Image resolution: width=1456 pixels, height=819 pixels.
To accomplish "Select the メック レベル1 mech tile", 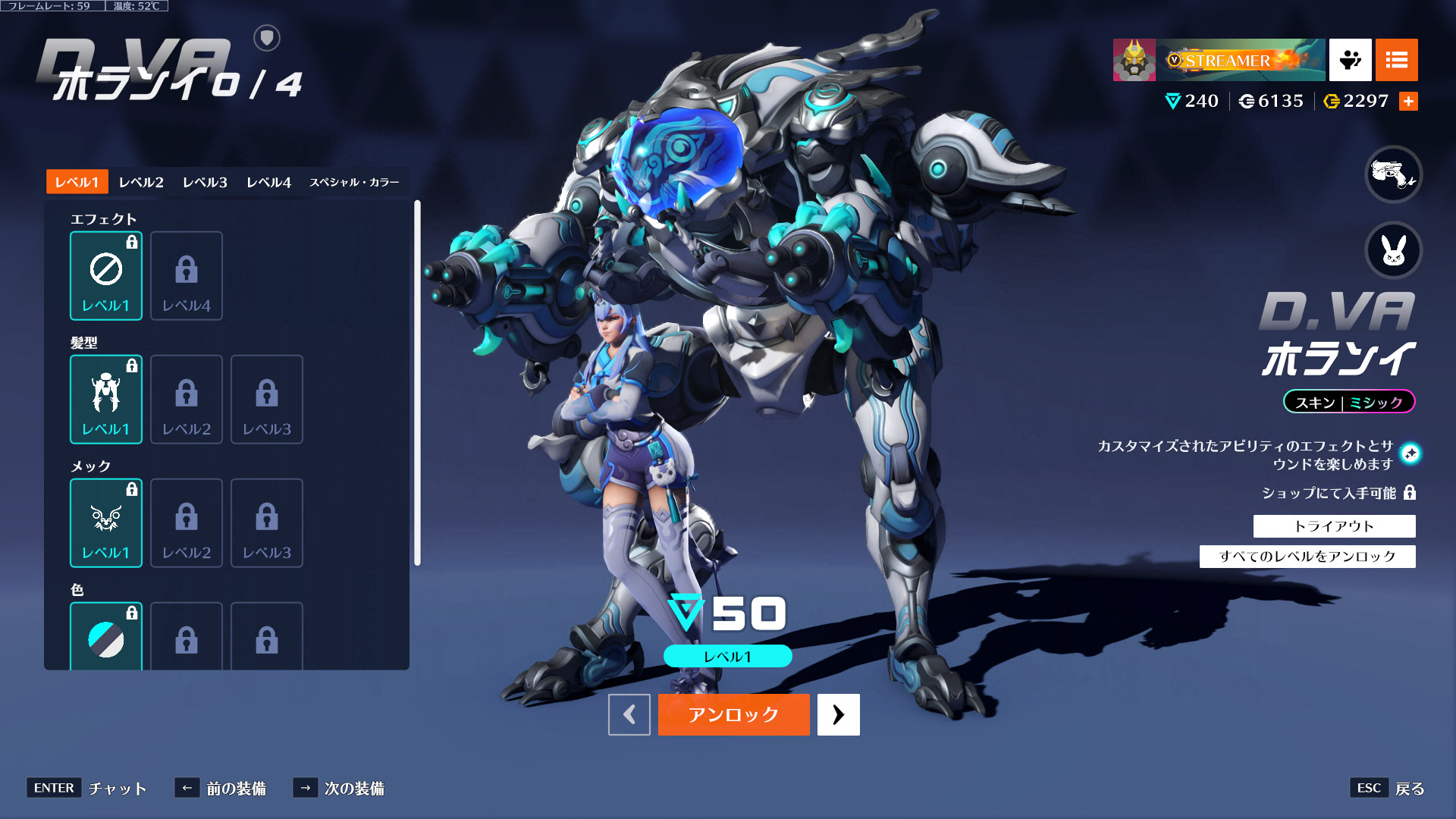I will pyautogui.click(x=106, y=522).
